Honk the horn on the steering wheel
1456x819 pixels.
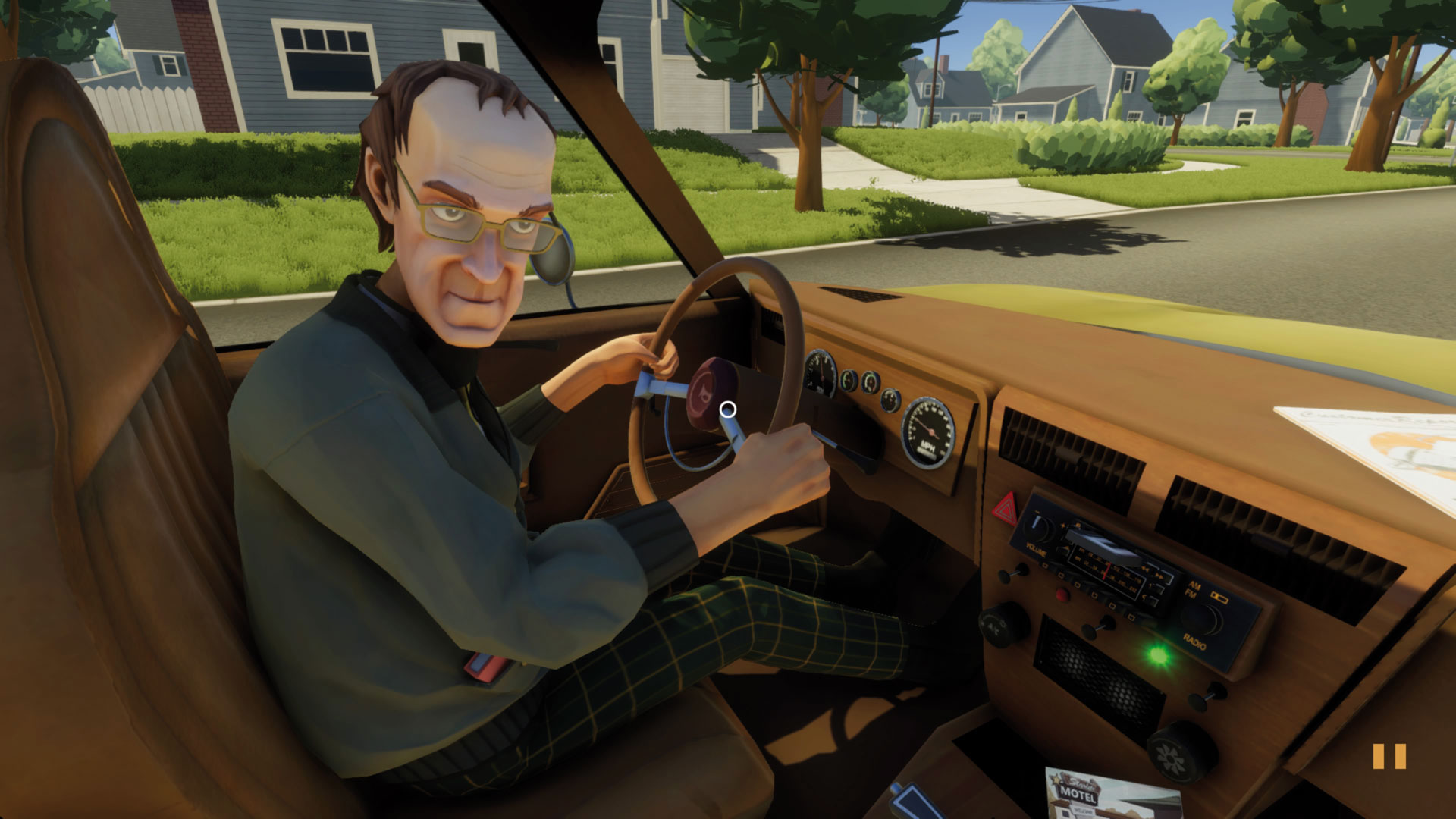[709, 394]
